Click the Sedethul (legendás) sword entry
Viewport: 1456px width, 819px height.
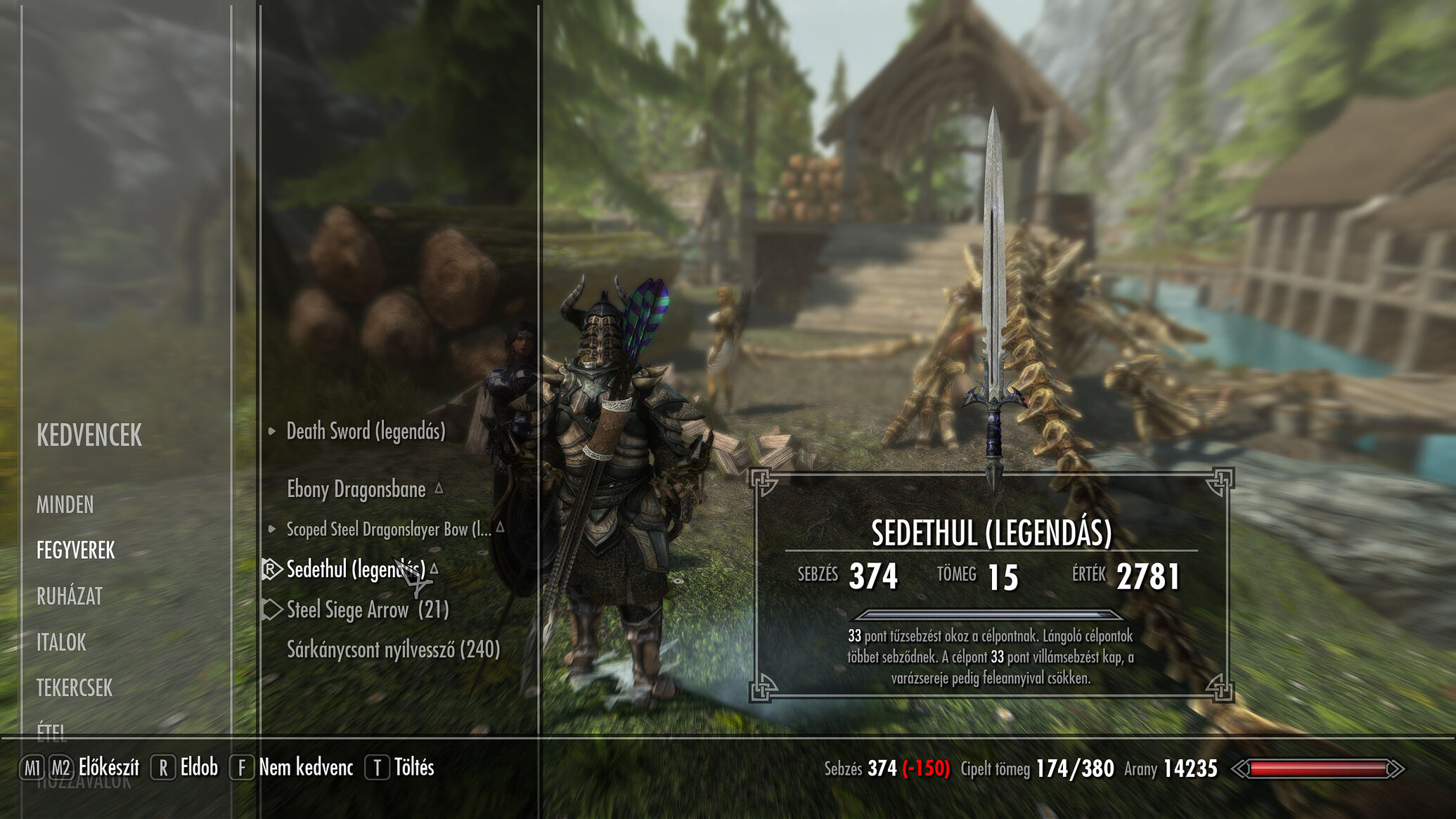click(356, 569)
